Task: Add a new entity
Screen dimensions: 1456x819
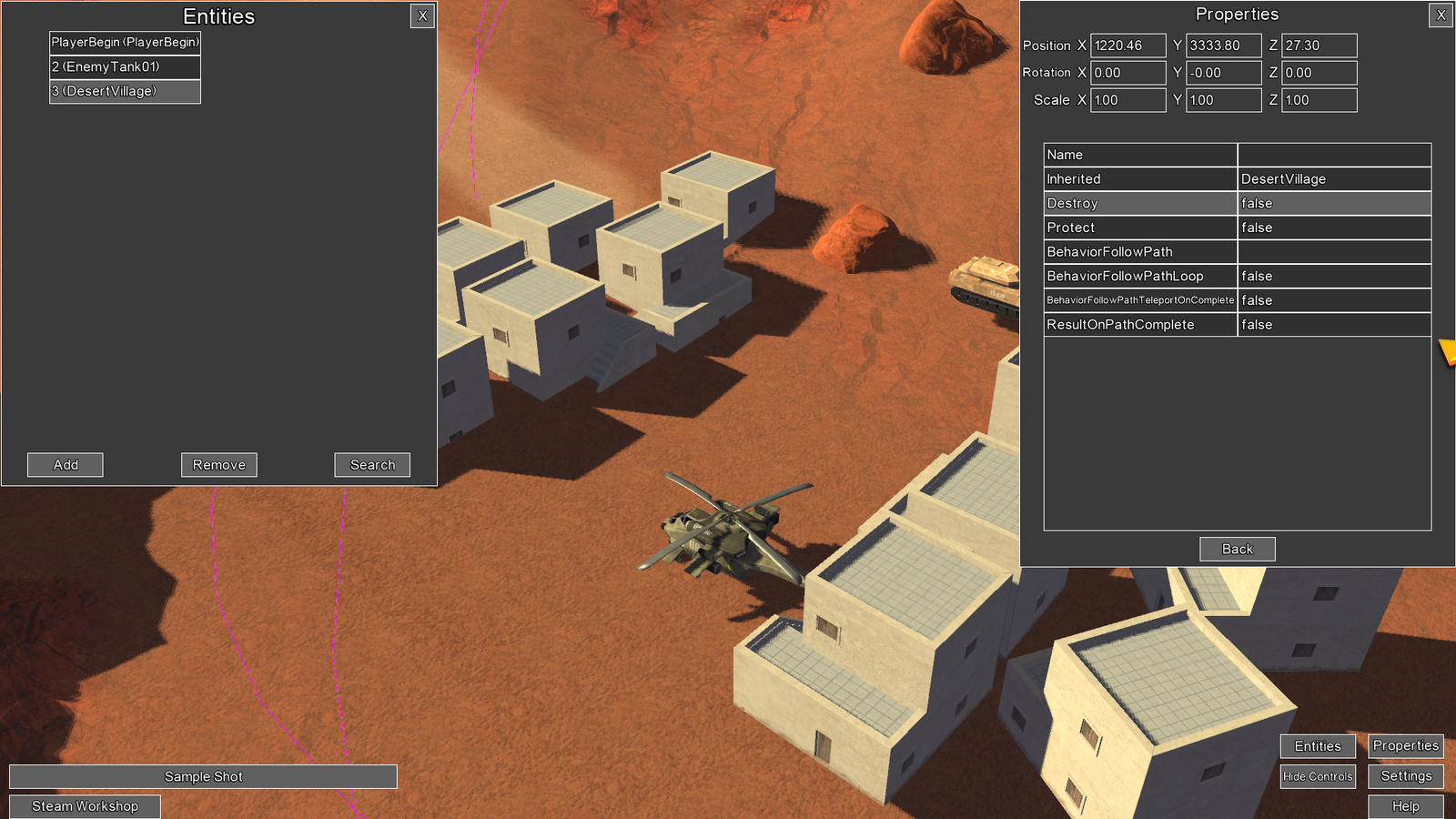Action: 65,464
